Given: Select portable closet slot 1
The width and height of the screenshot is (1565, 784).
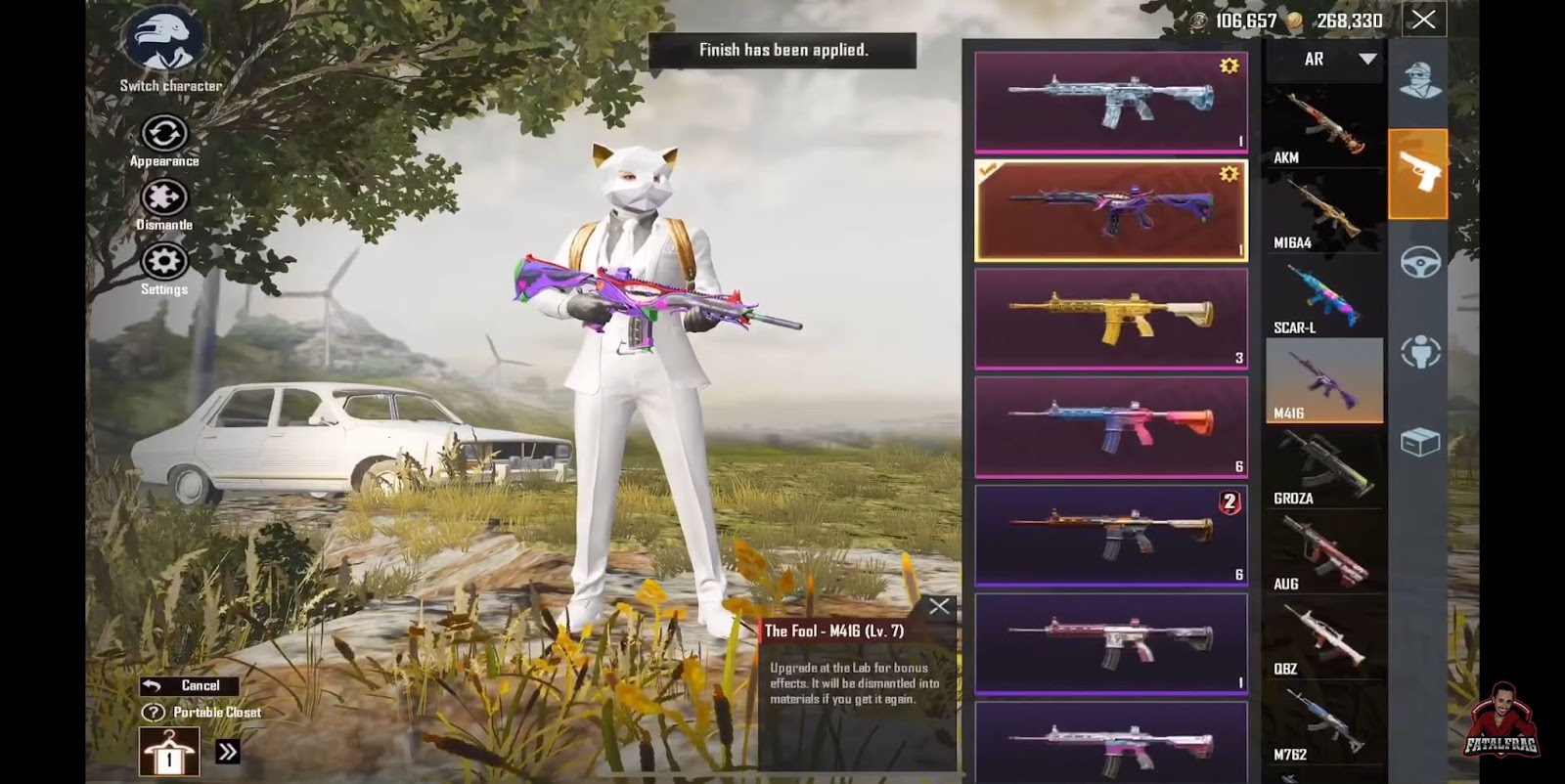Looking at the screenshot, I should [x=168, y=752].
